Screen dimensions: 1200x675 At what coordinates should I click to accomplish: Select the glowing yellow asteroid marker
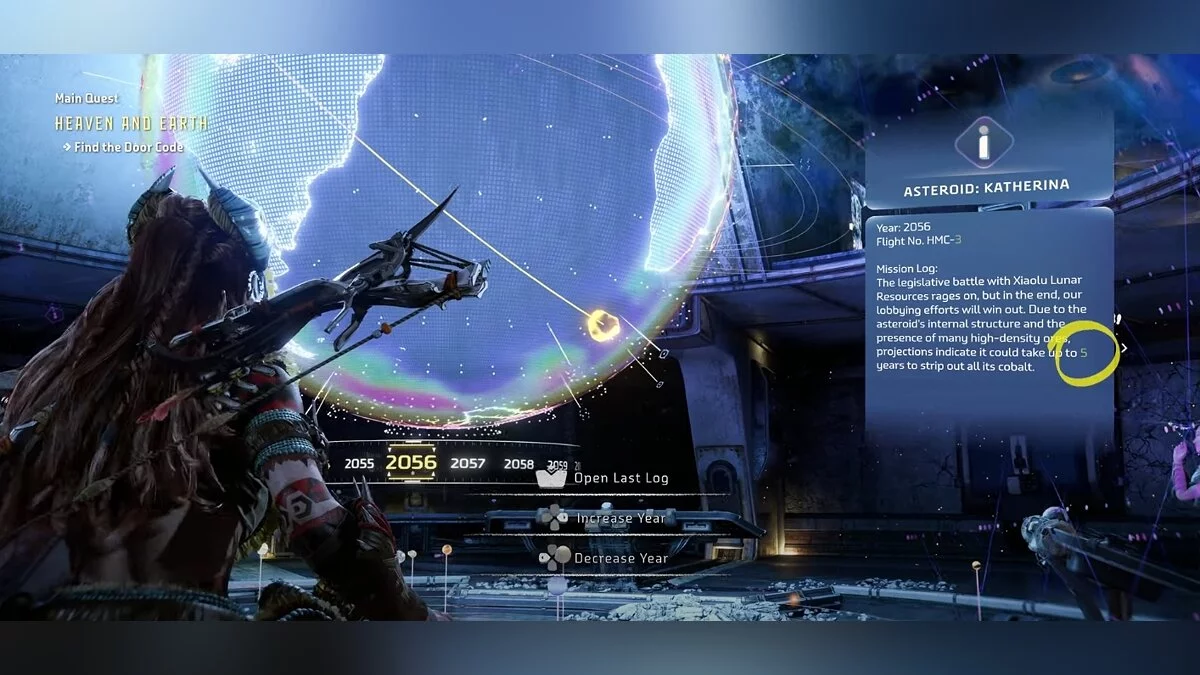[602, 325]
